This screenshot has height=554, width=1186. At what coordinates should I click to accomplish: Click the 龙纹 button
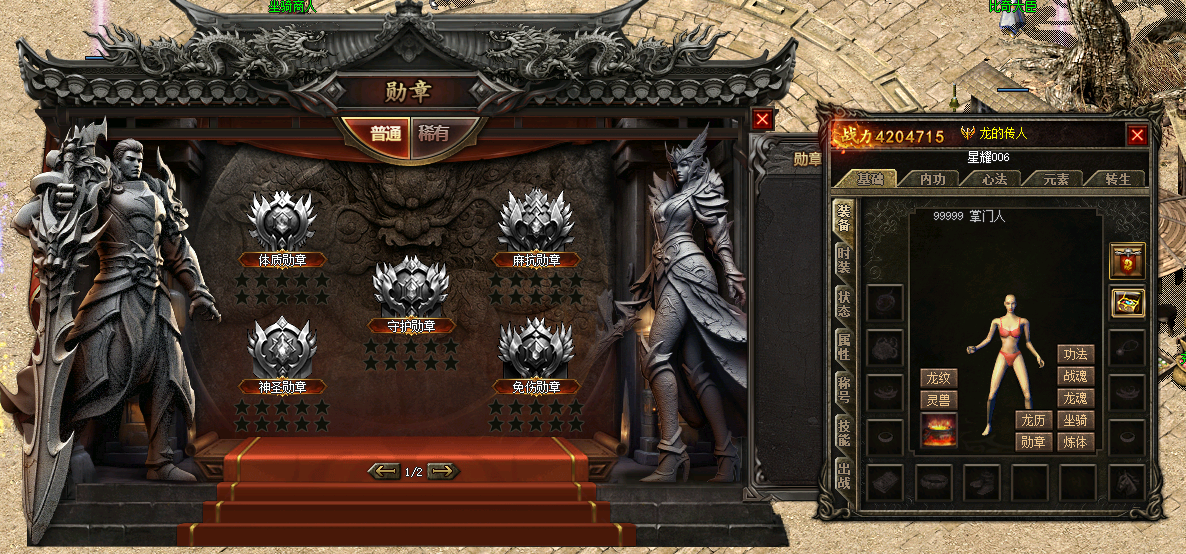tap(939, 378)
